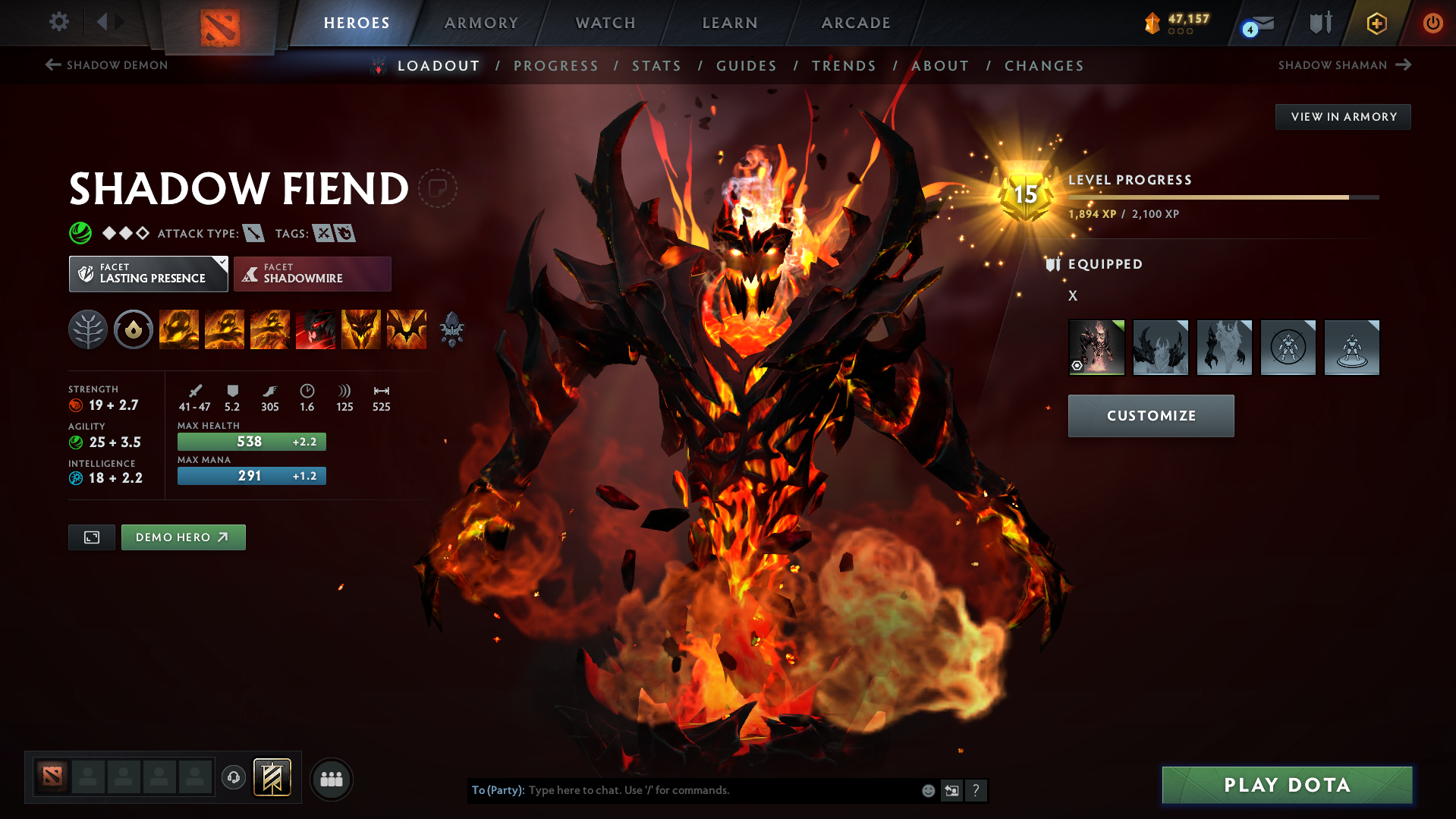1456x819 pixels.
Task: Click the Dota 2 logo in top bar
Action: point(219,23)
